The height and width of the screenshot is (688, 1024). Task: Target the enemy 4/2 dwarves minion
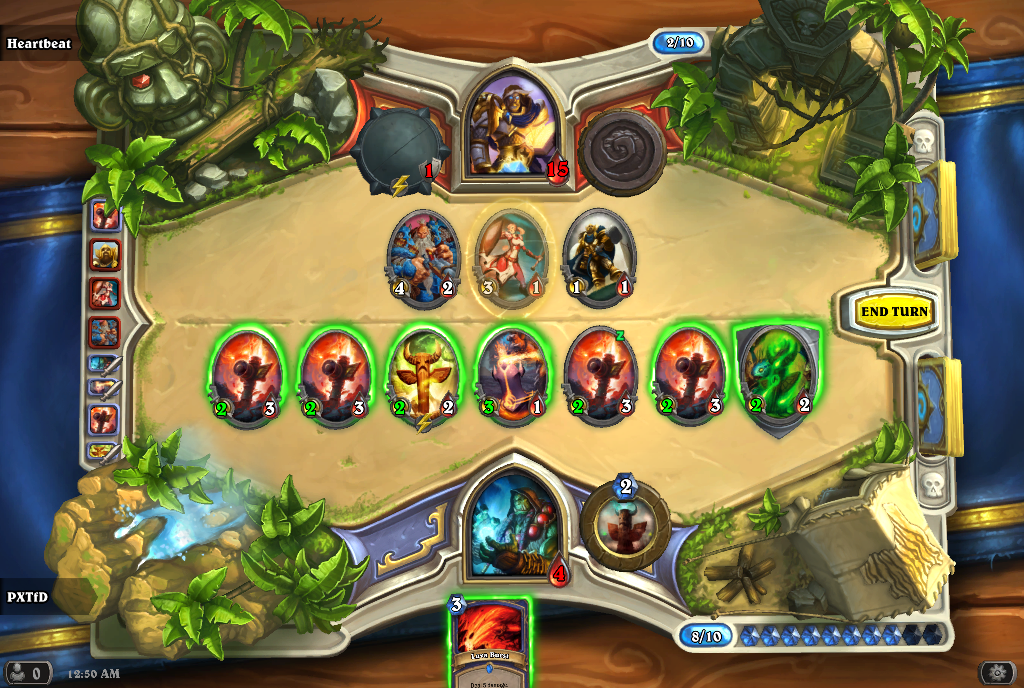(x=423, y=255)
